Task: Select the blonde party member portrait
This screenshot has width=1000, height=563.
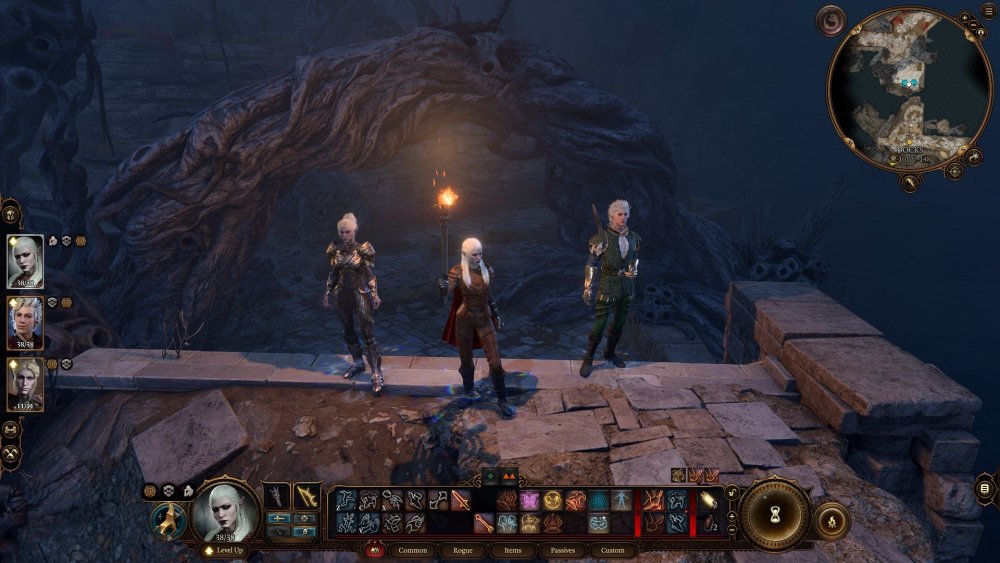Action: pyautogui.click(x=25, y=384)
